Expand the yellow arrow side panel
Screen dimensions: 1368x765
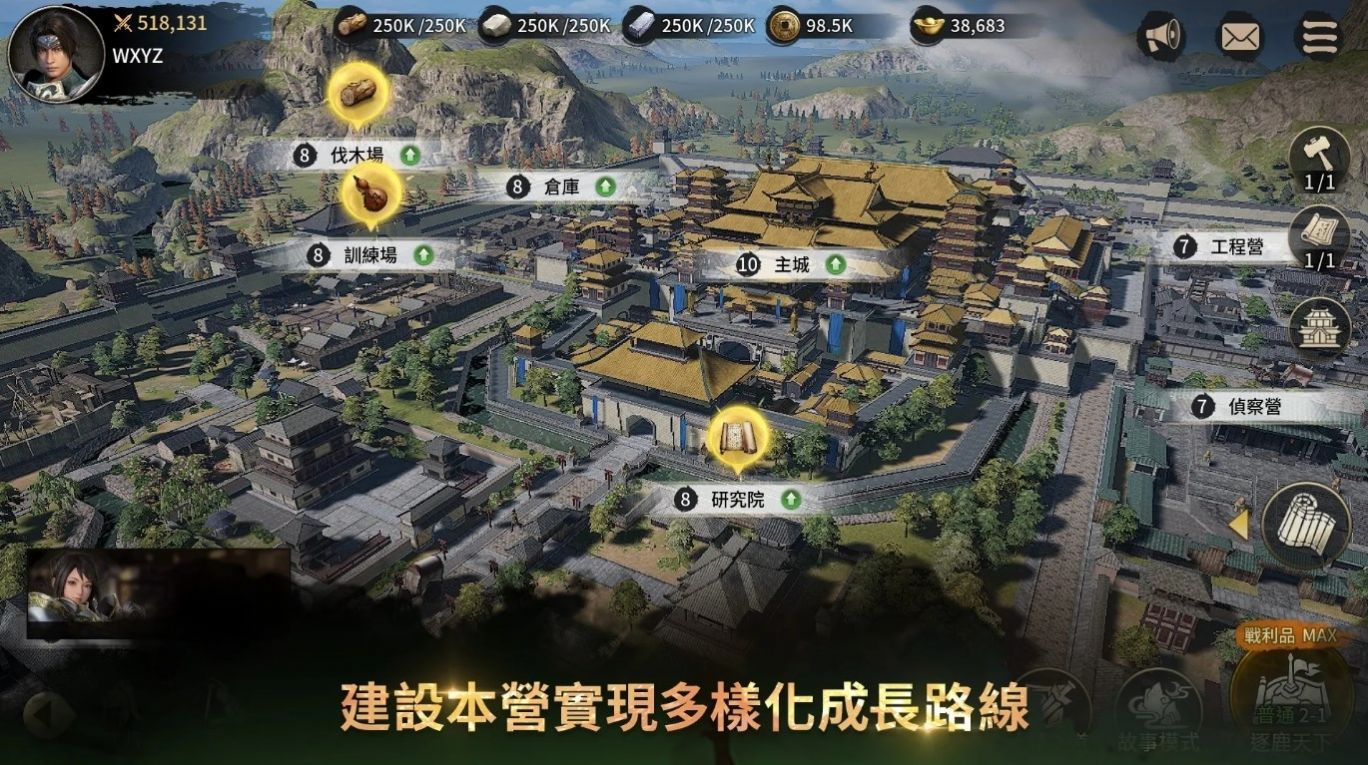pos(1239,525)
